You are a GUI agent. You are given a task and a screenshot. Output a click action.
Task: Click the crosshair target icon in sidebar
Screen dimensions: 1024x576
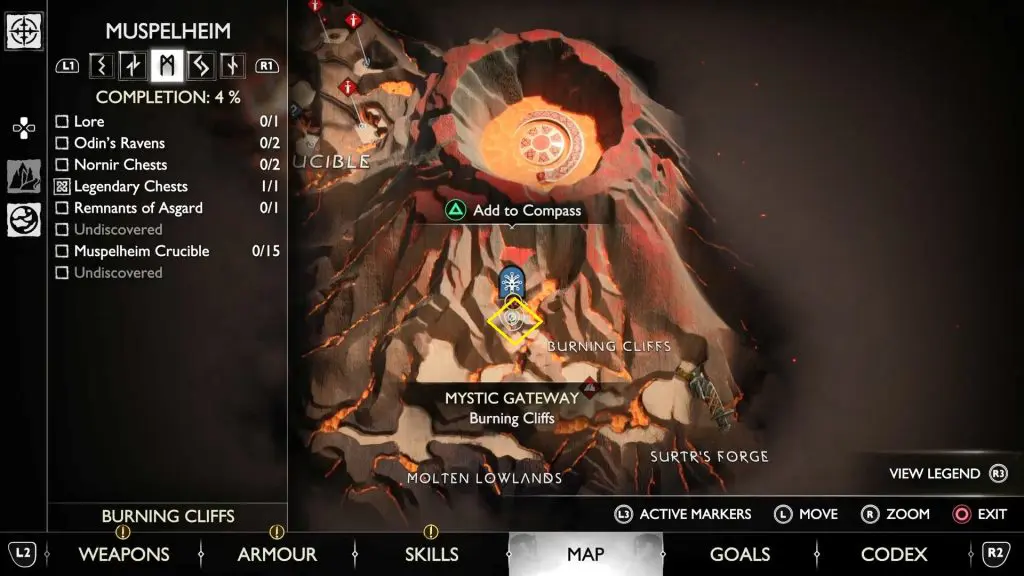[23, 30]
